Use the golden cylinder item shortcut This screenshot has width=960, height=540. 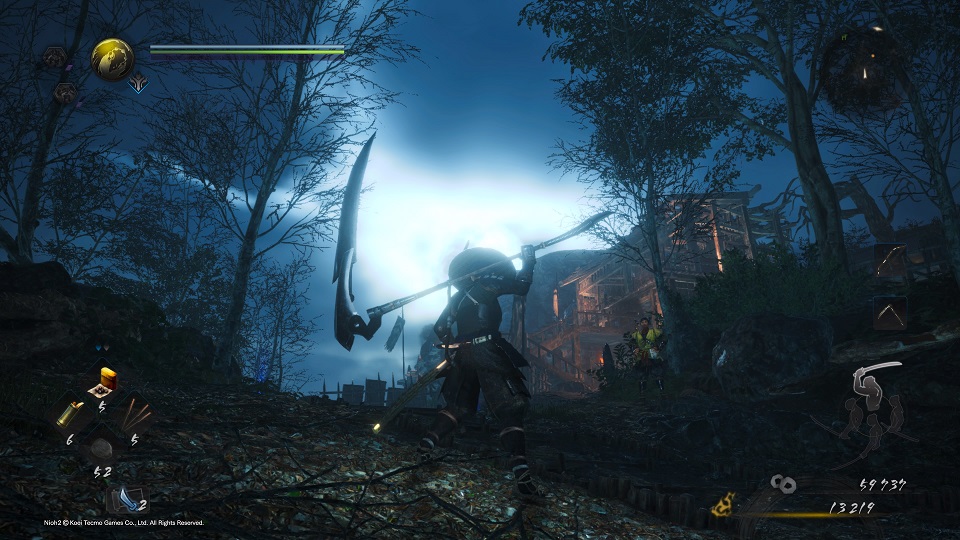pyautogui.click(x=71, y=411)
